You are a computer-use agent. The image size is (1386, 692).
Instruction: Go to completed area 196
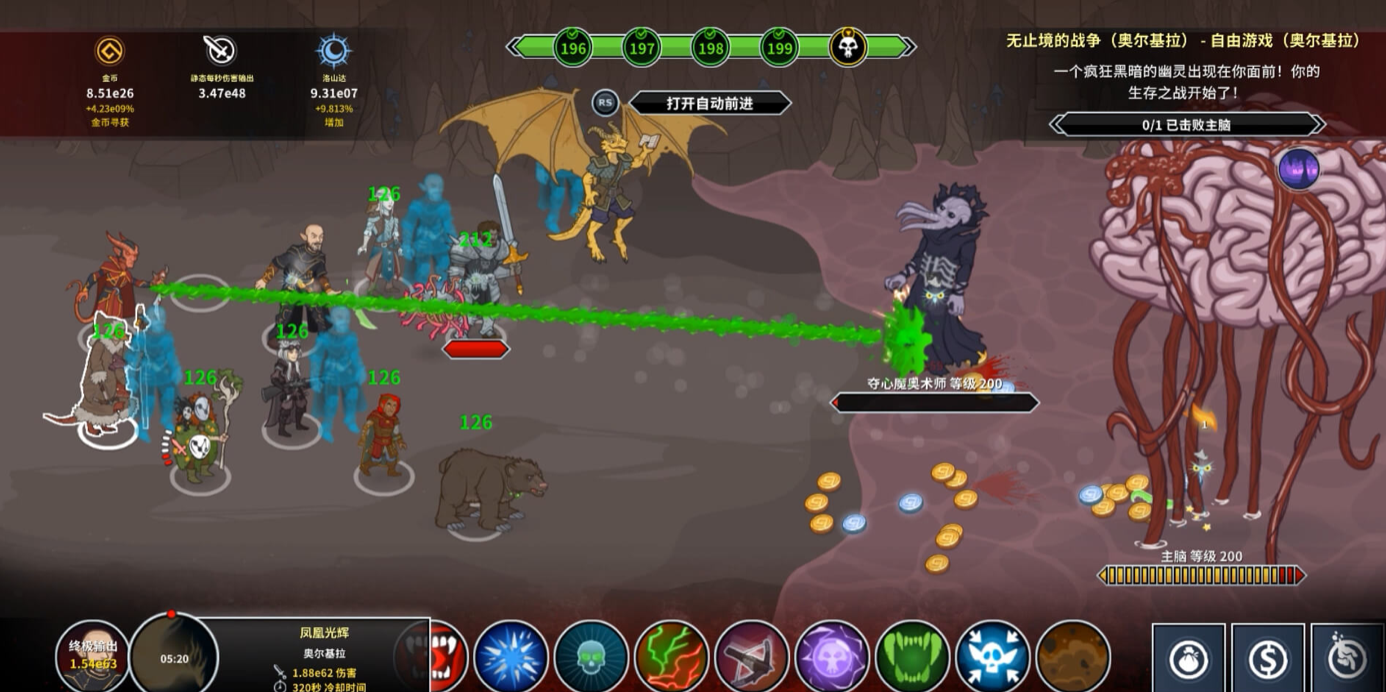573,47
